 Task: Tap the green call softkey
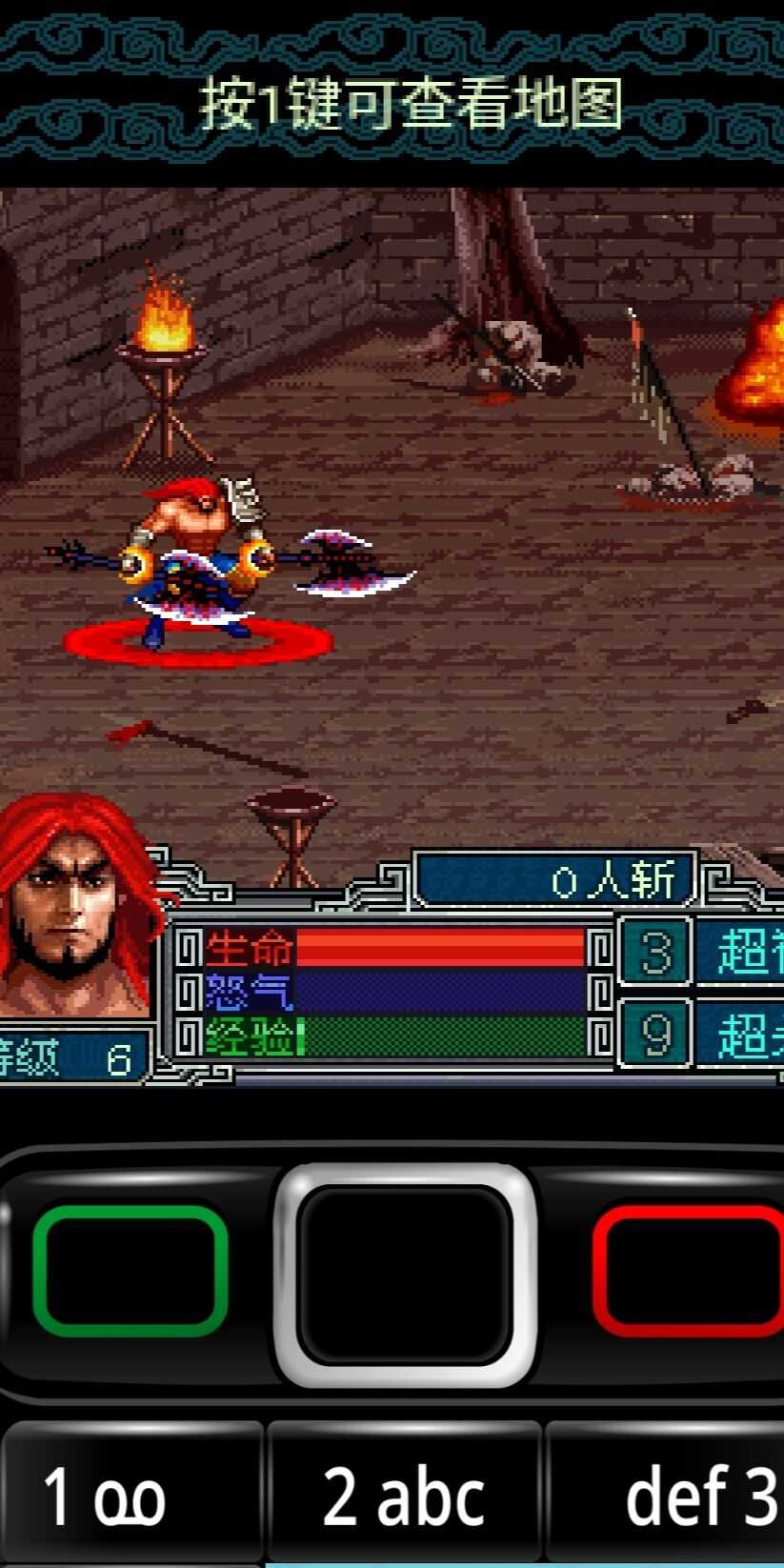130,1271
